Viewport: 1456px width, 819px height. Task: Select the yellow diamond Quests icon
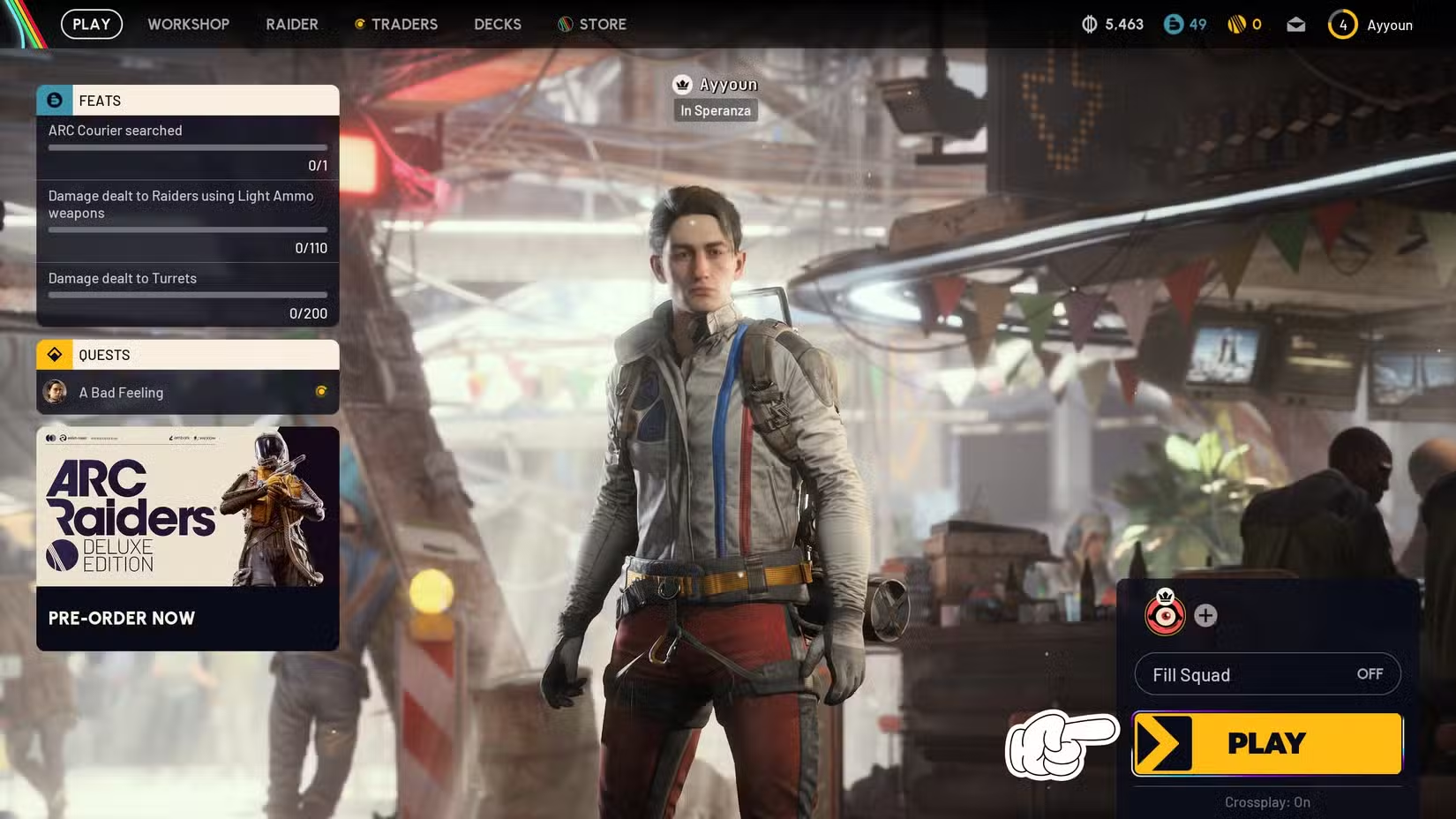coord(55,354)
